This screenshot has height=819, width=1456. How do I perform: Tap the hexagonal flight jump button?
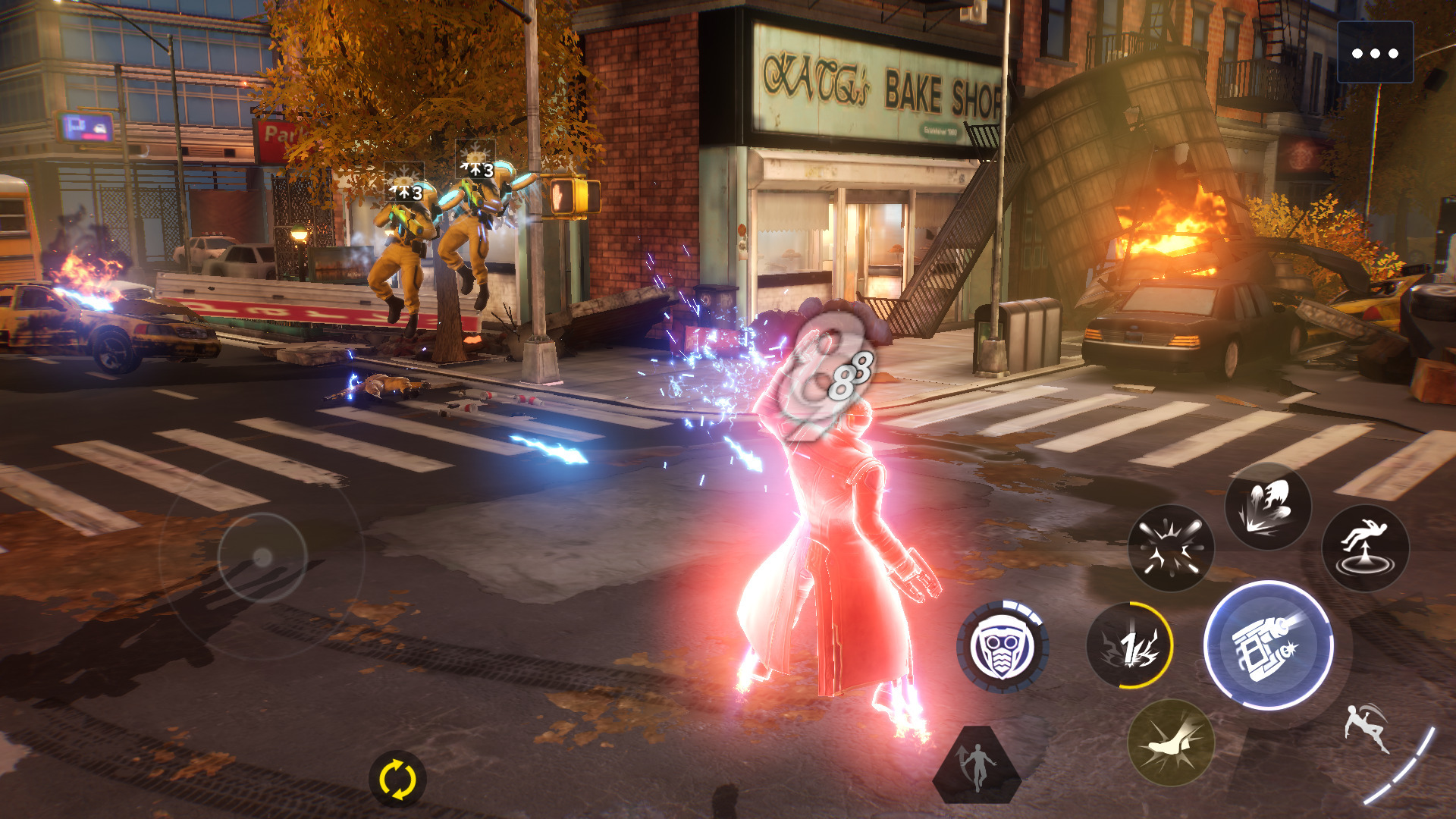[977, 764]
